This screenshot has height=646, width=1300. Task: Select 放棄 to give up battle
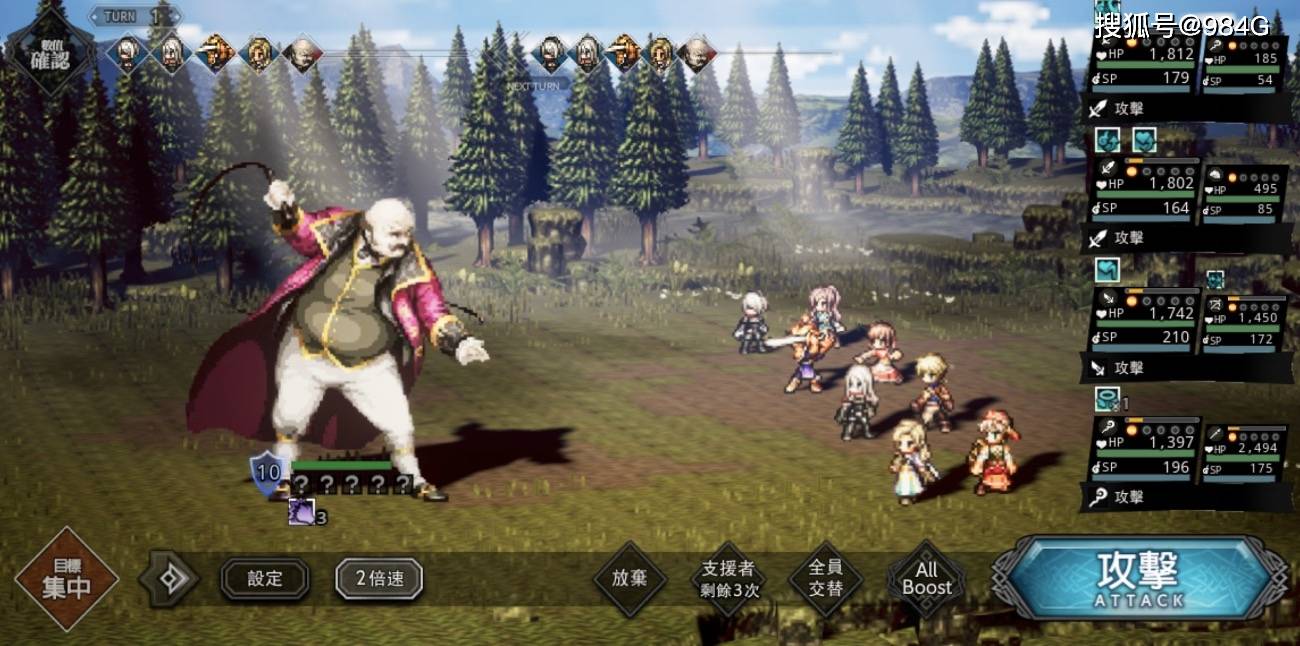point(630,579)
